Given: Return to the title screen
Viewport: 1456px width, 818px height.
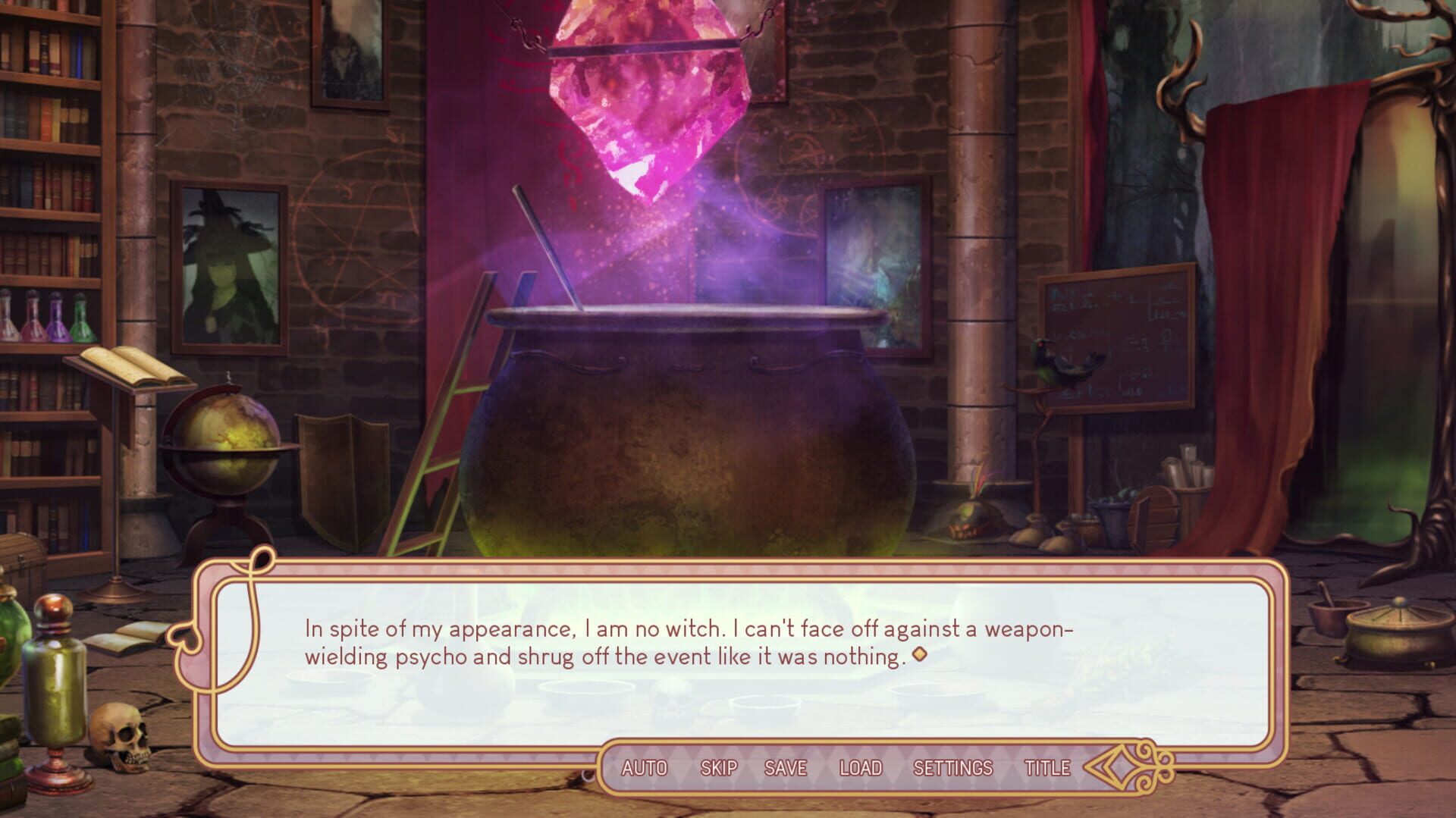Looking at the screenshot, I should (1047, 767).
